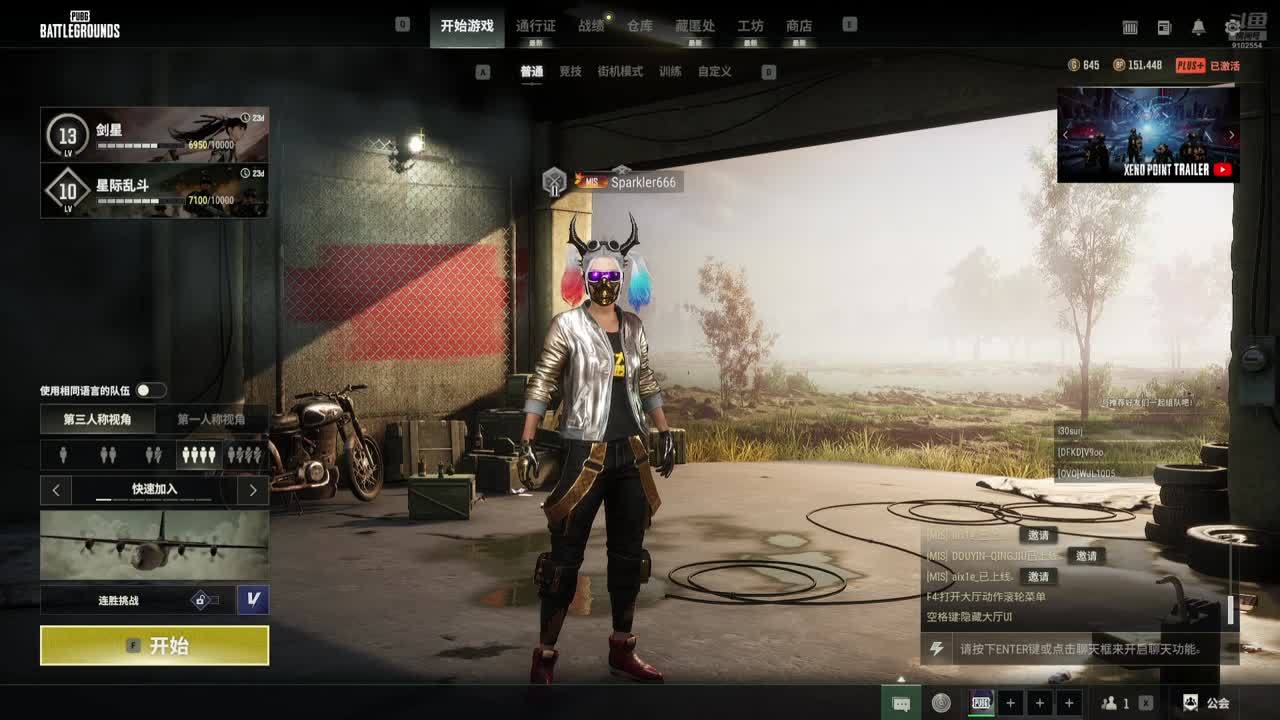Open the 剑星 pass level banner

click(154, 135)
